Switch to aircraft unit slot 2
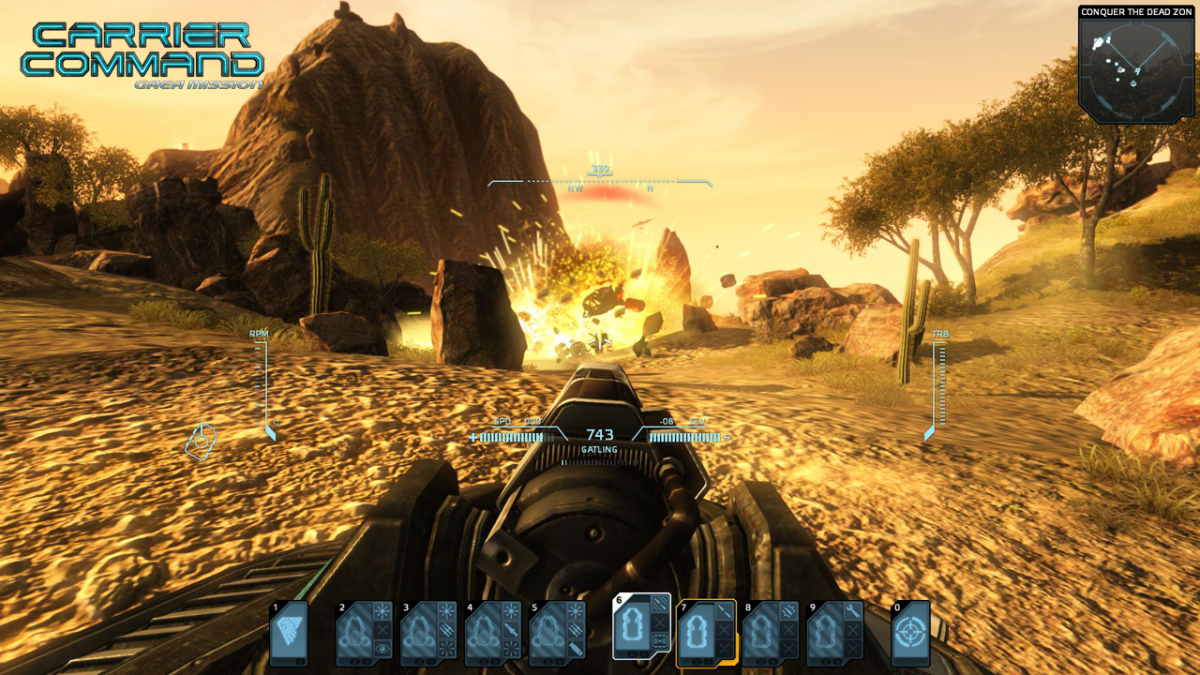This screenshot has height=675, width=1200. coord(365,633)
